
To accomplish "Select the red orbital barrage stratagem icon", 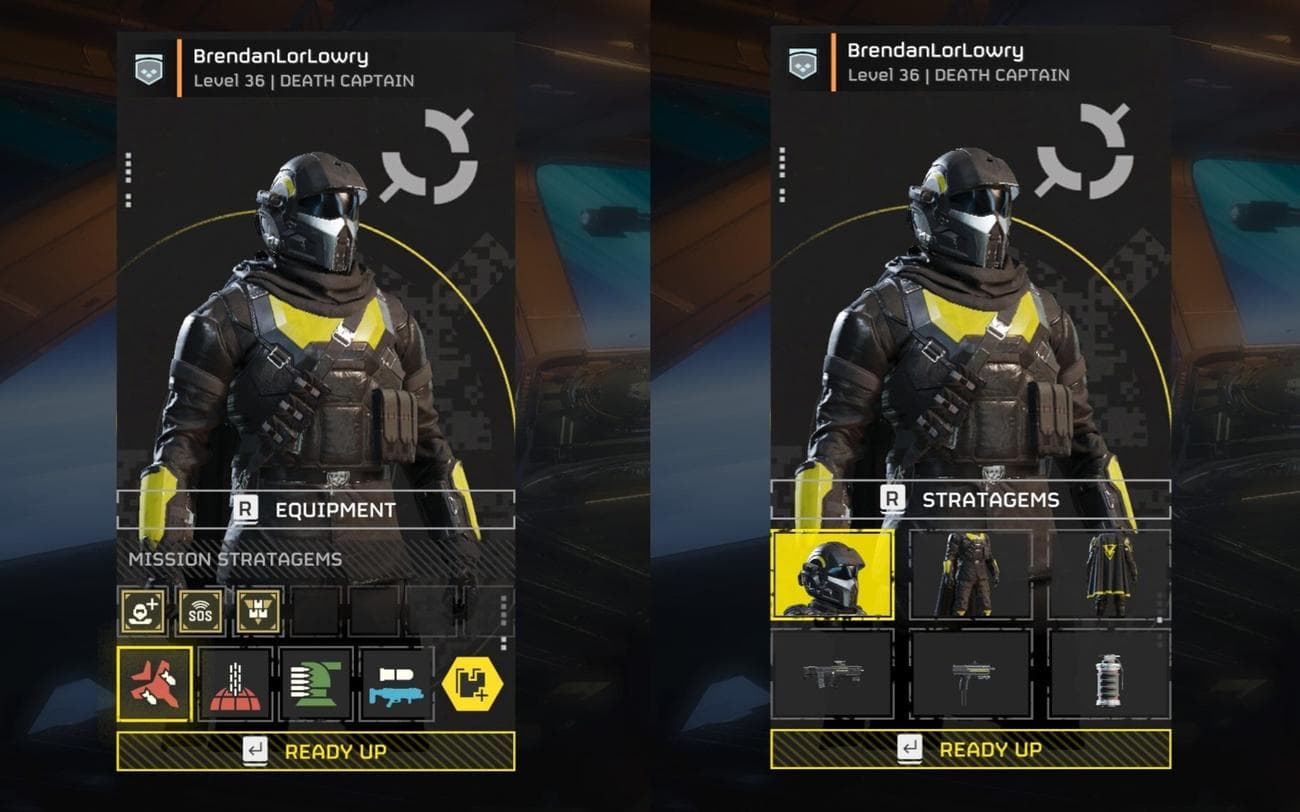I will point(235,685).
